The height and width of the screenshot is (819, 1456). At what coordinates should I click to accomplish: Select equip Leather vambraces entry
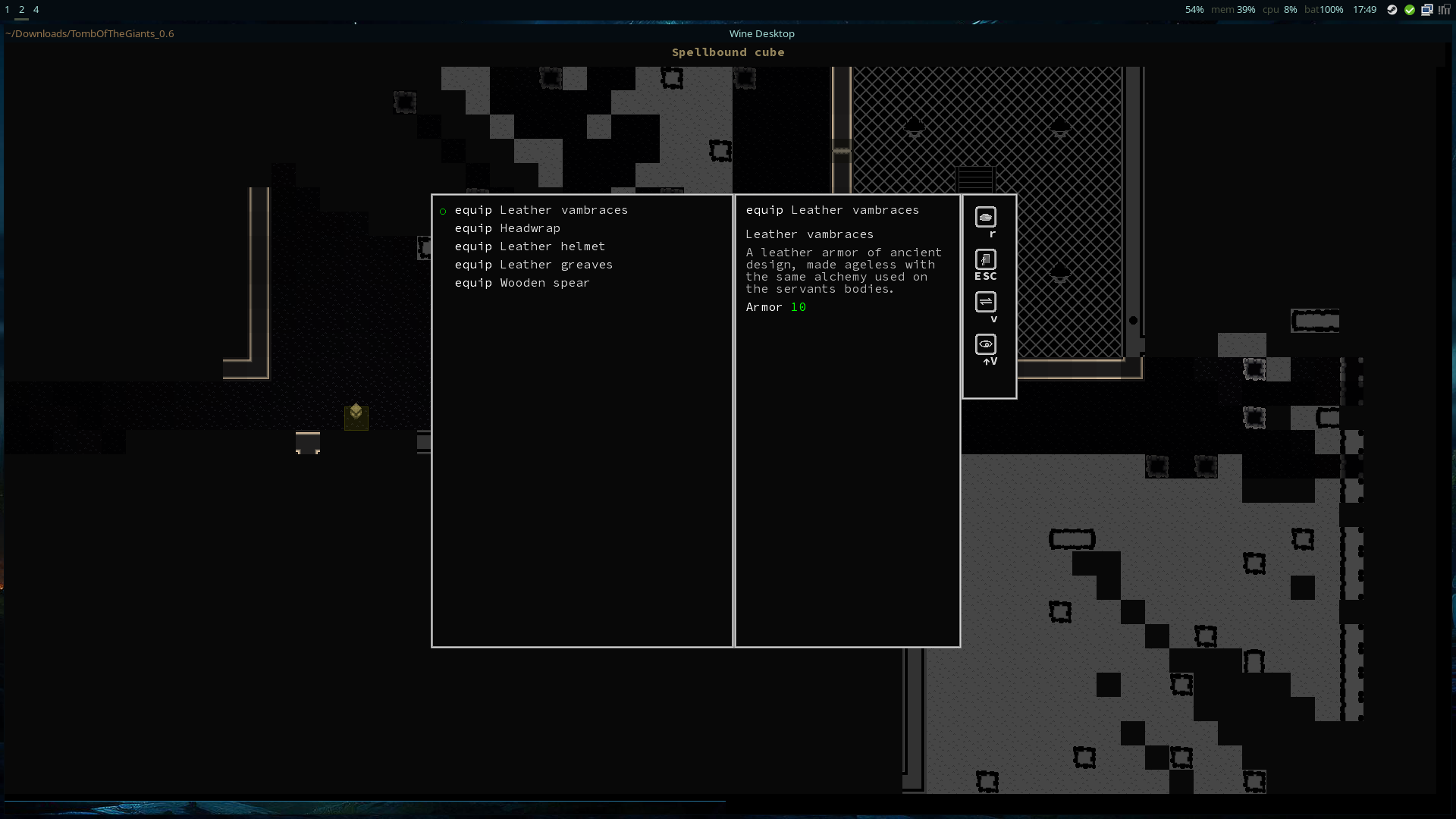541,210
